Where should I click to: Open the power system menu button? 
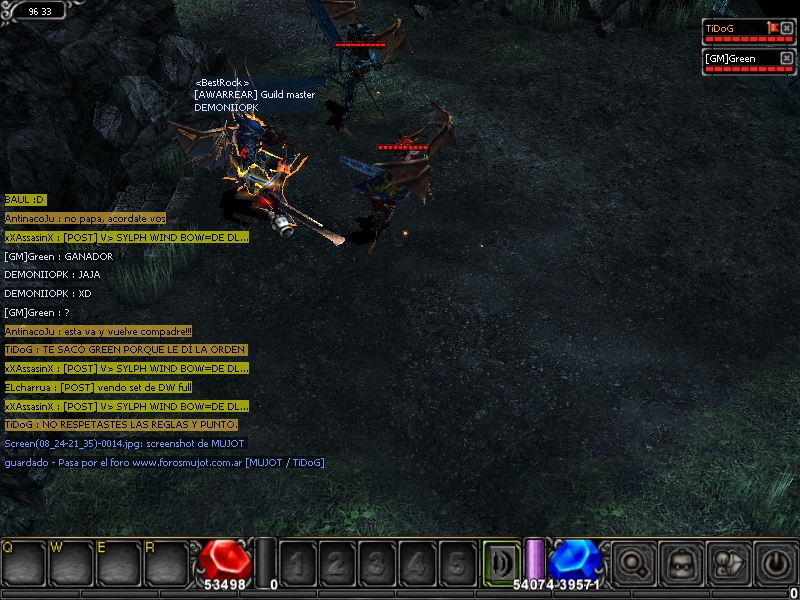click(775, 564)
